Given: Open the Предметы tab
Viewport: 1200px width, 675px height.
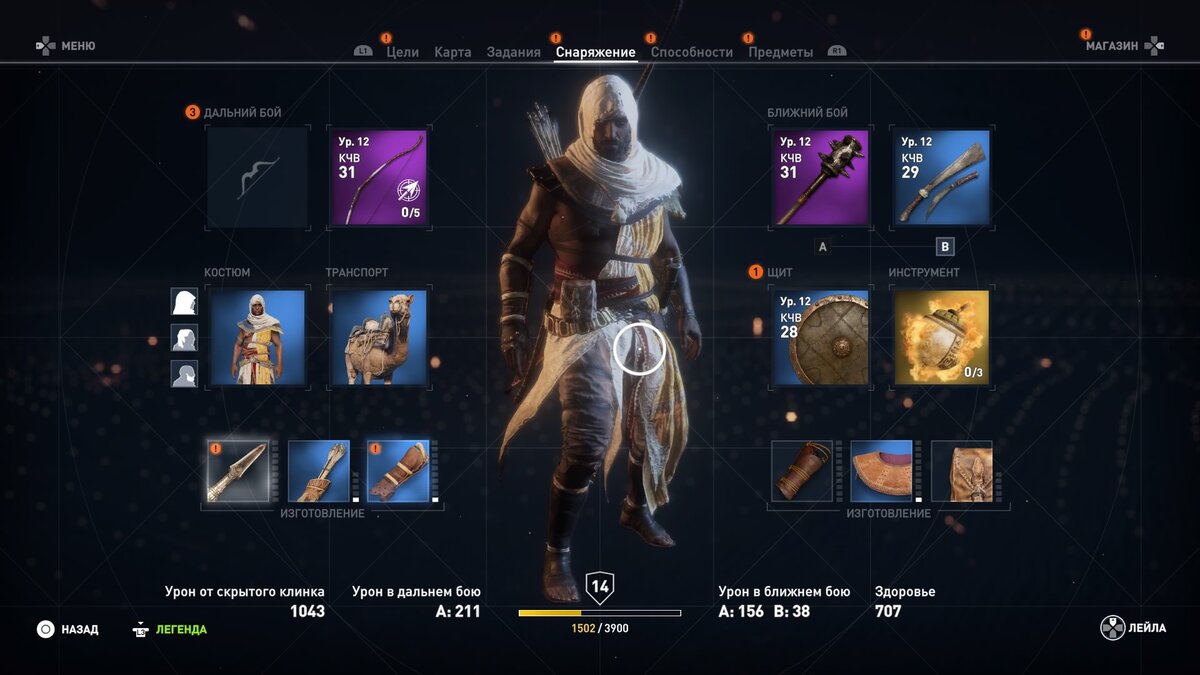Looking at the screenshot, I should [x=781, y=52].
